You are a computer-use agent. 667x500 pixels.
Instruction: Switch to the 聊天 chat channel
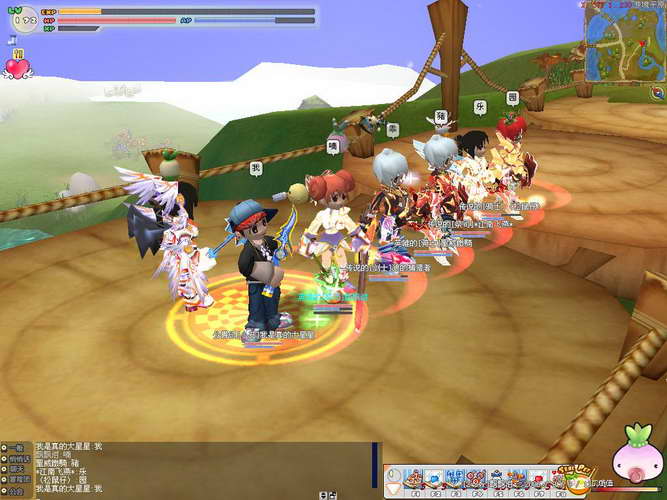[x=16, y=468]
